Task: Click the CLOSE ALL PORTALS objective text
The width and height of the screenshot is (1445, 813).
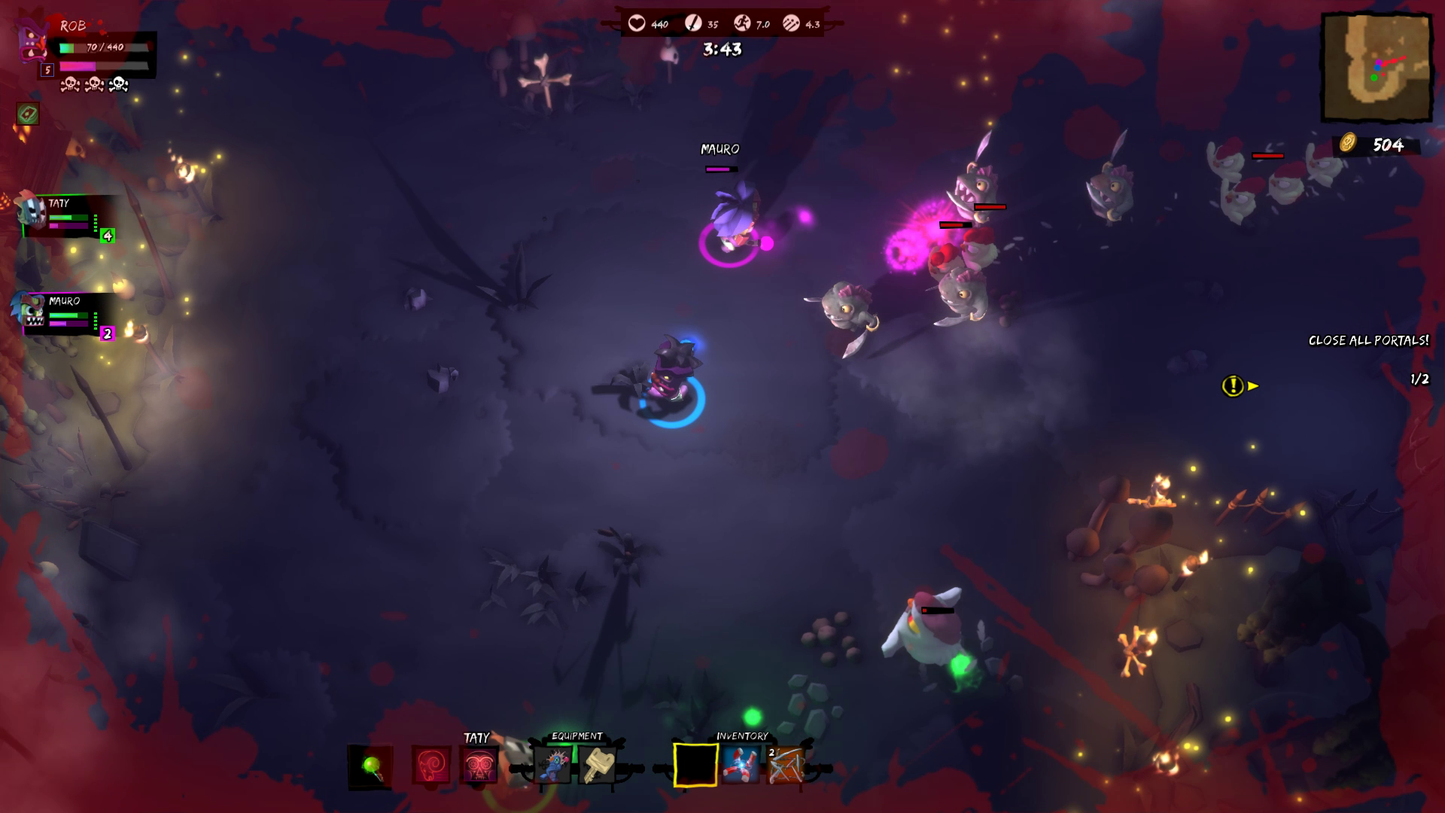Action: tap(1368, 340)
